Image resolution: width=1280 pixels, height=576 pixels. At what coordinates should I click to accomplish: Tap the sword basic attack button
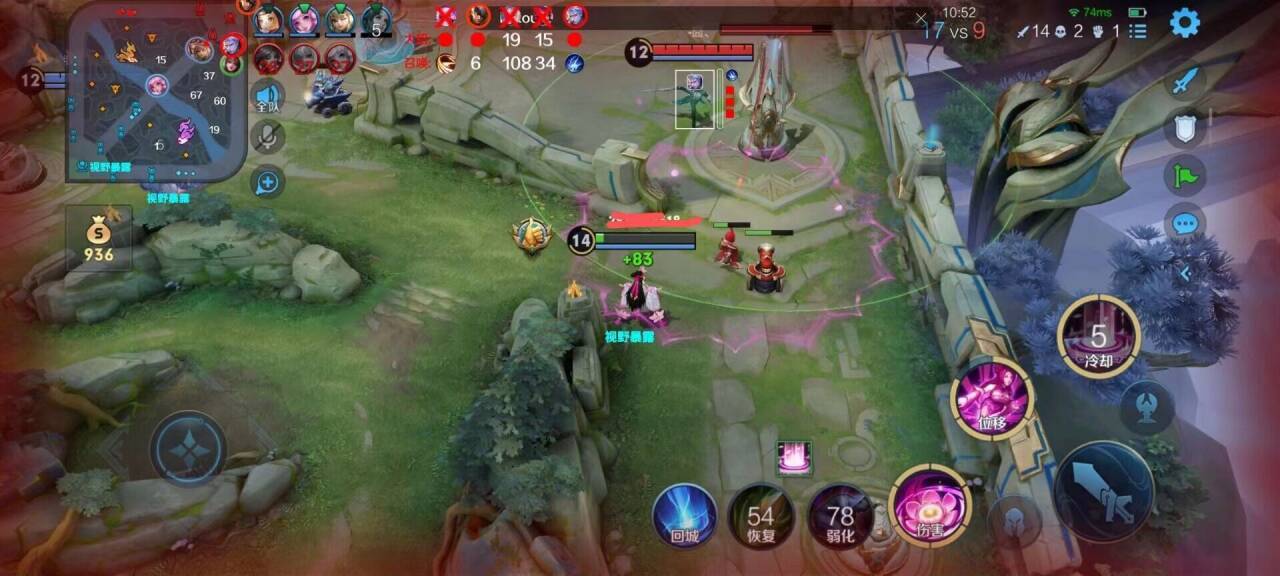pyautogui.click(x=1104, y=492)
